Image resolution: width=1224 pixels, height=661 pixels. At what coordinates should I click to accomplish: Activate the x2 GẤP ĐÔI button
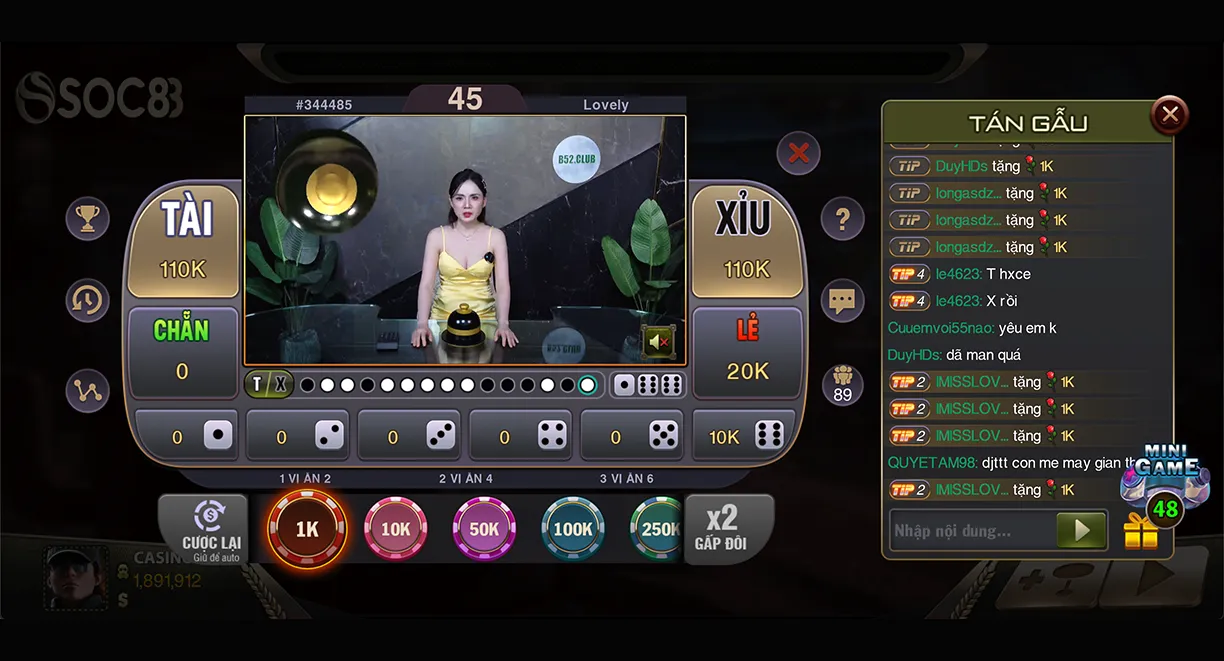click(x=721, y=528)
